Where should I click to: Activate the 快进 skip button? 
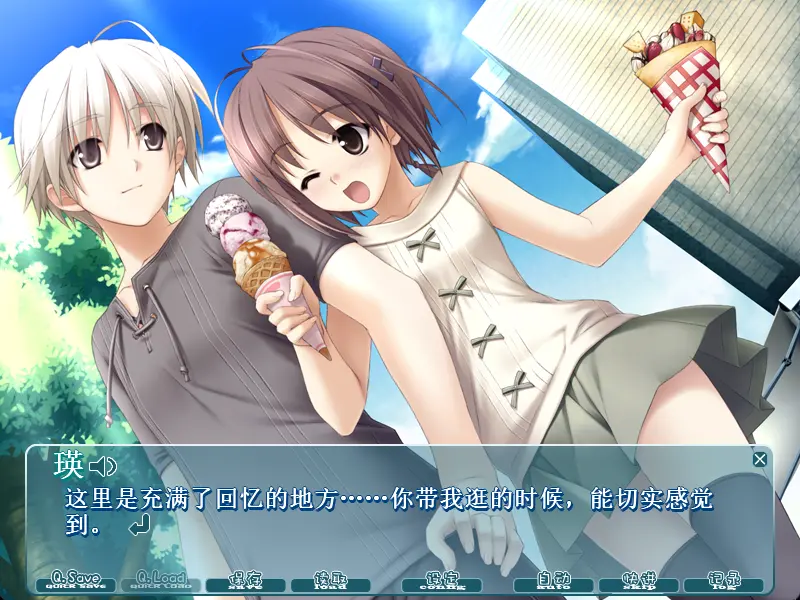638,580
